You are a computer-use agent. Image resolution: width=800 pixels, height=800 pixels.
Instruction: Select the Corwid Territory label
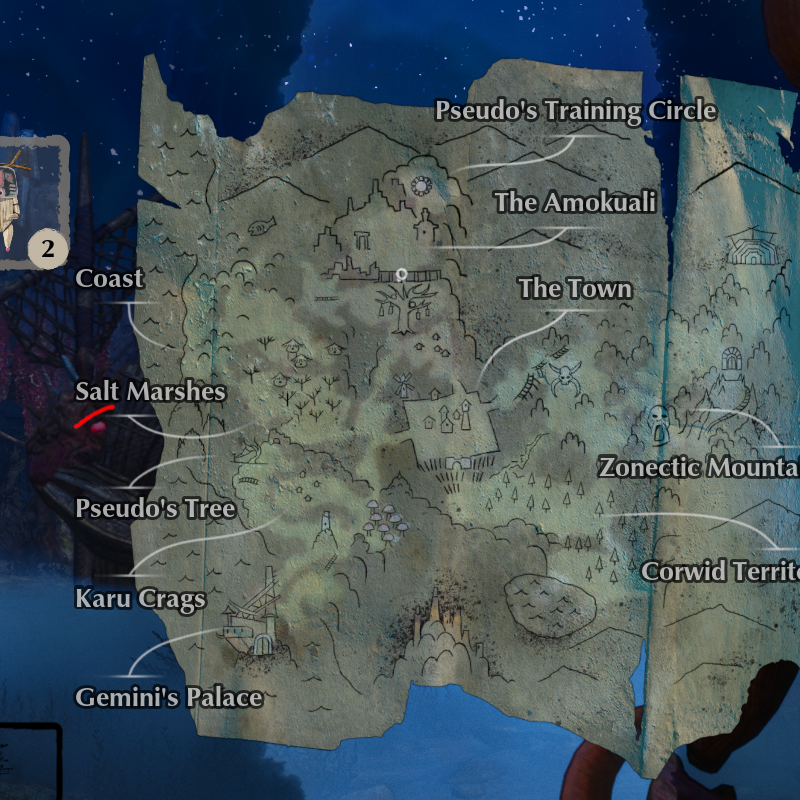[720, 571]
